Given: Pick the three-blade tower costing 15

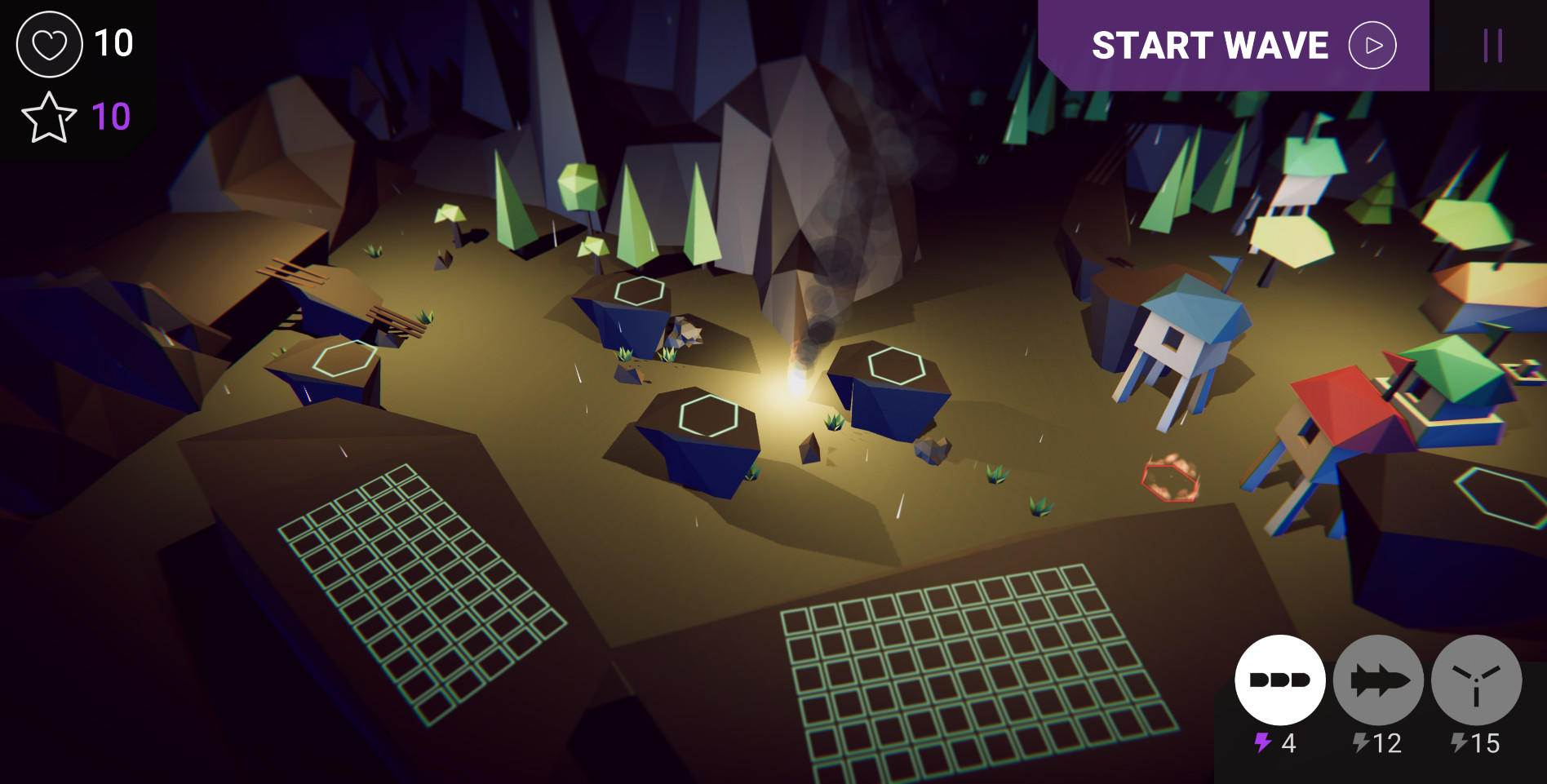Looking at the screenshot, I should point(1476,680).
